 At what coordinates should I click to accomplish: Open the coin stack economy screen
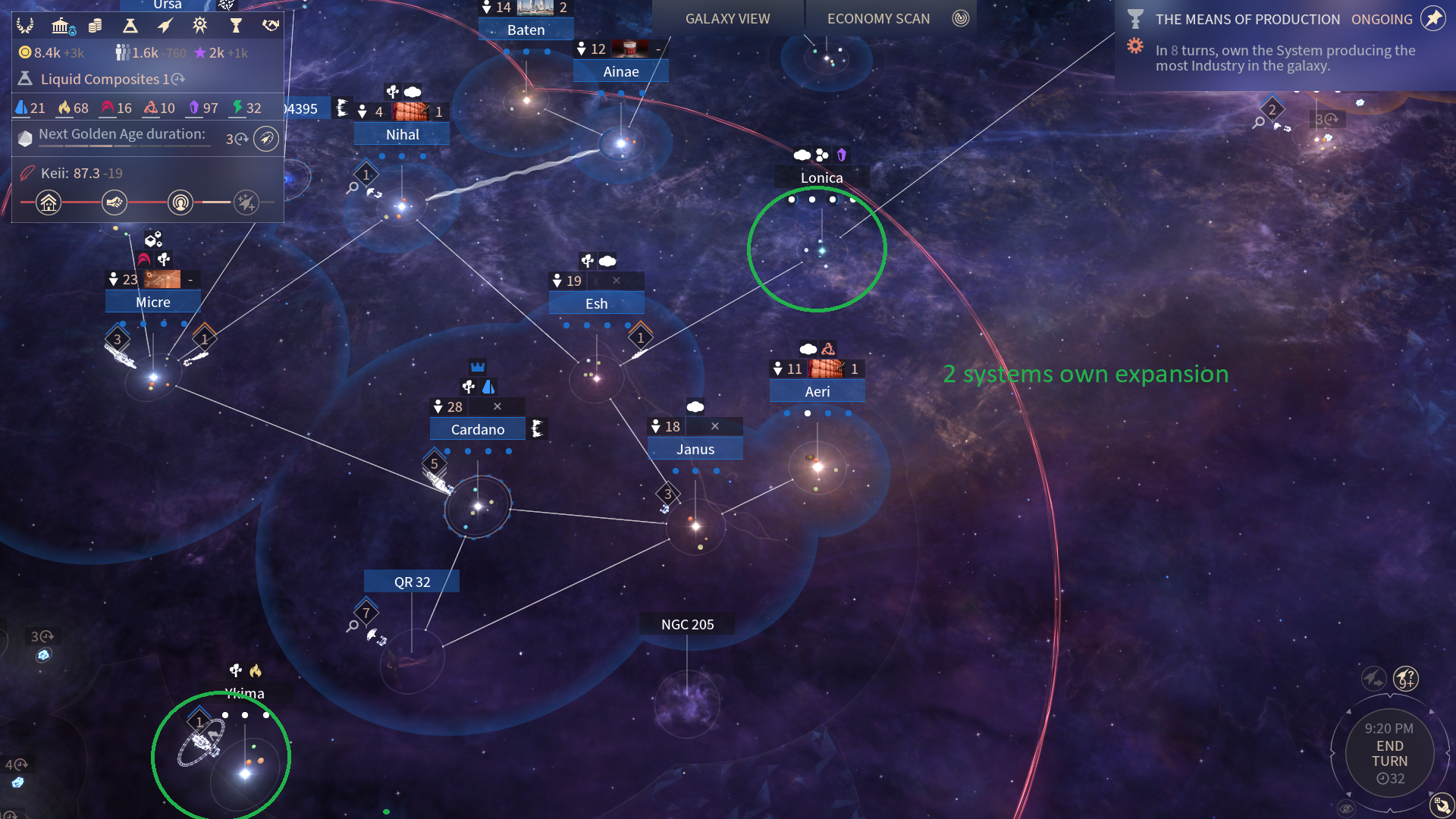95,26
